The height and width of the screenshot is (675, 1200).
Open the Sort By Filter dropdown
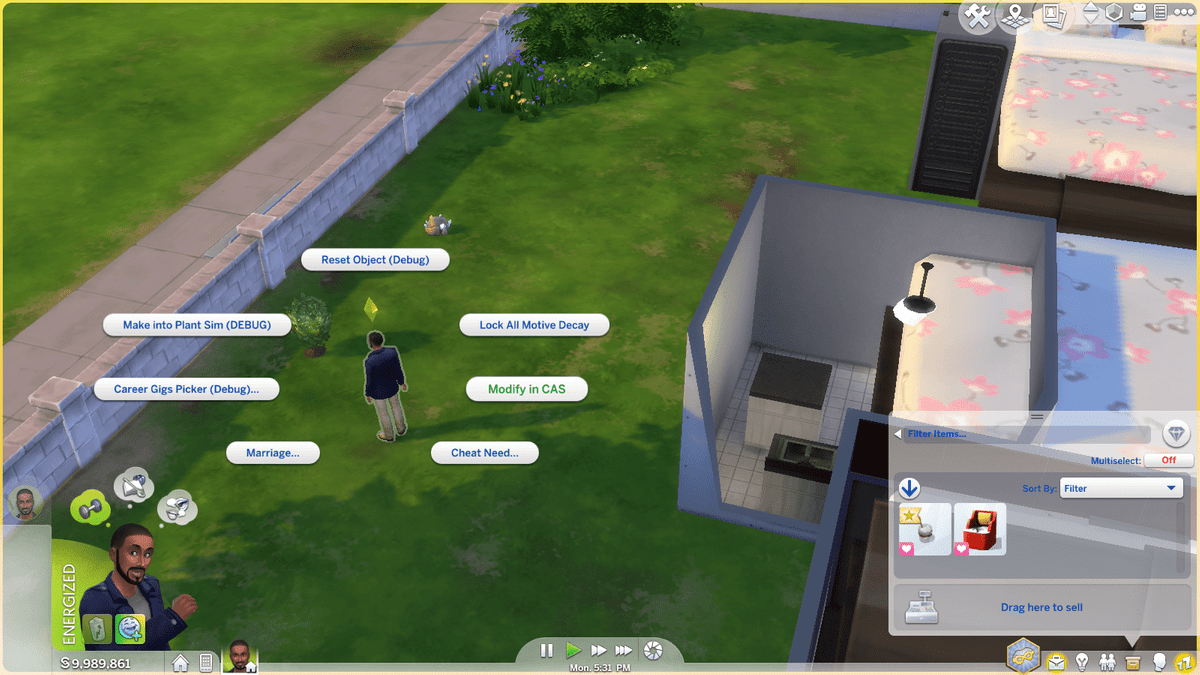(x=1121, y=488)
